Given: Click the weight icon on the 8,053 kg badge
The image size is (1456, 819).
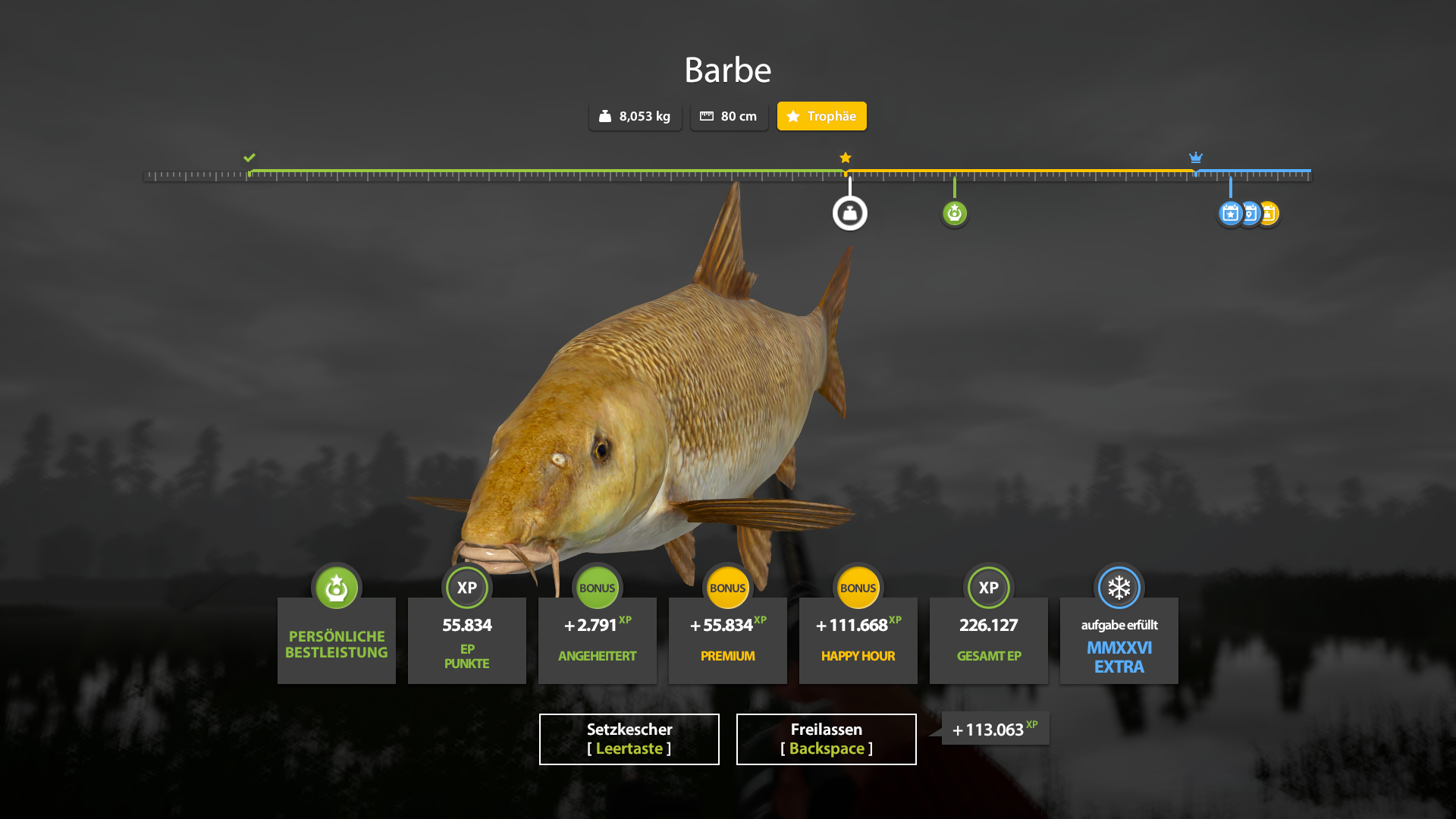Looking at the screenshot, I should (x=604, y=116).
